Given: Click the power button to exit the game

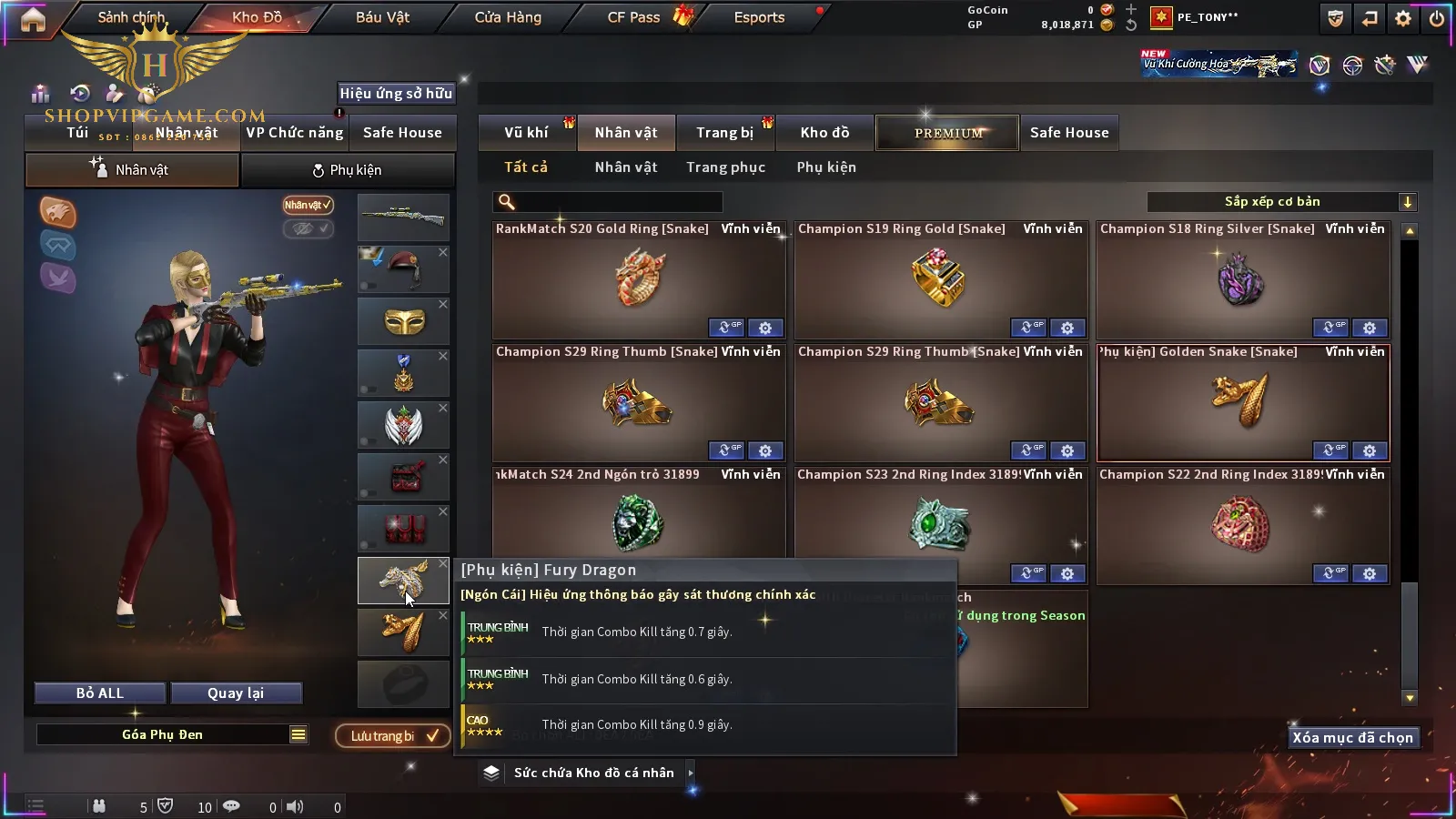Looking at the screenshot, I should 1437,18.
